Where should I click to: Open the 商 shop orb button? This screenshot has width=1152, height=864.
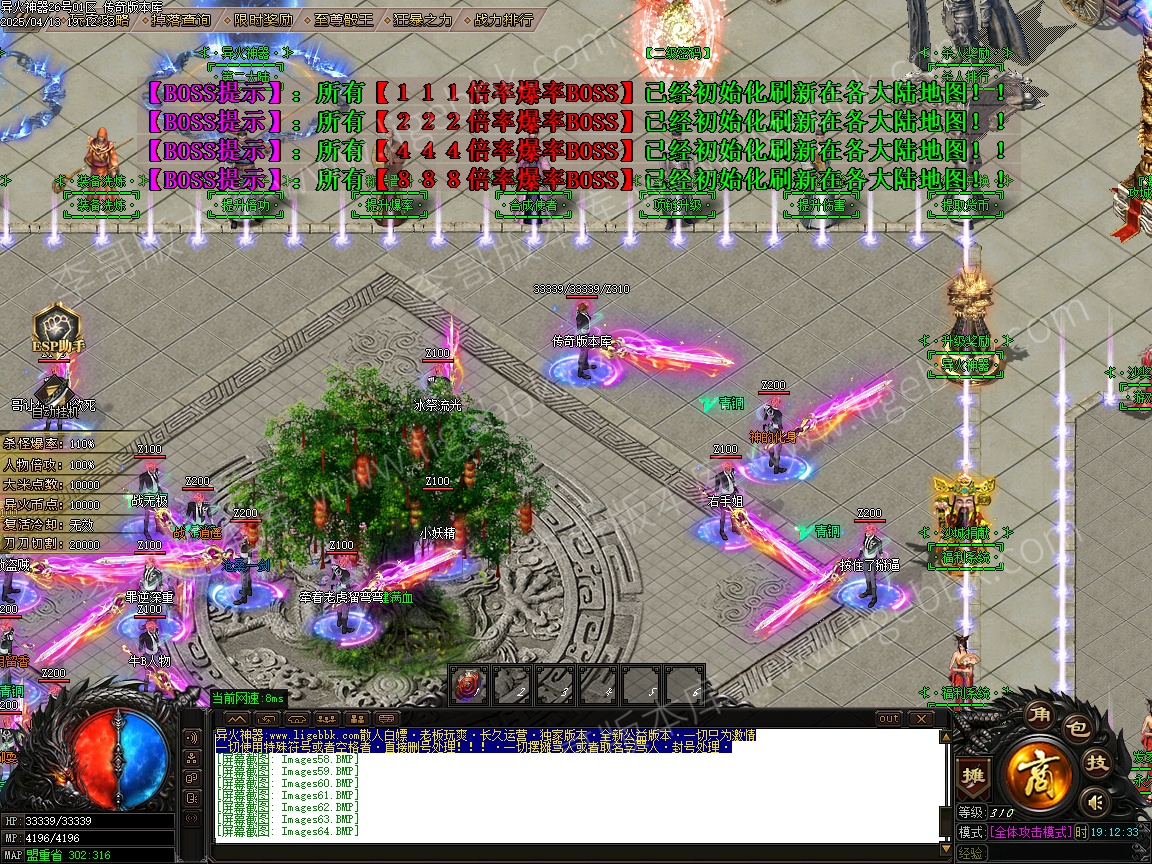[x=1039, y=771]
